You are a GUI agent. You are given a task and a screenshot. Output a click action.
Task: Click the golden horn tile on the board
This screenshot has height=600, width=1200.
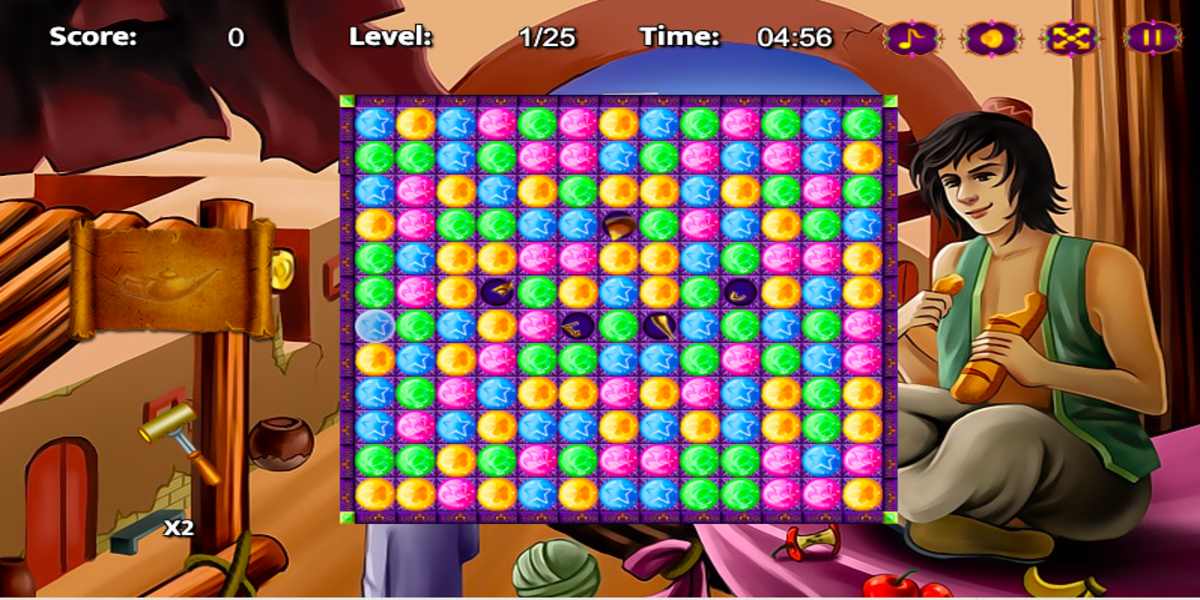pos(659,325)
